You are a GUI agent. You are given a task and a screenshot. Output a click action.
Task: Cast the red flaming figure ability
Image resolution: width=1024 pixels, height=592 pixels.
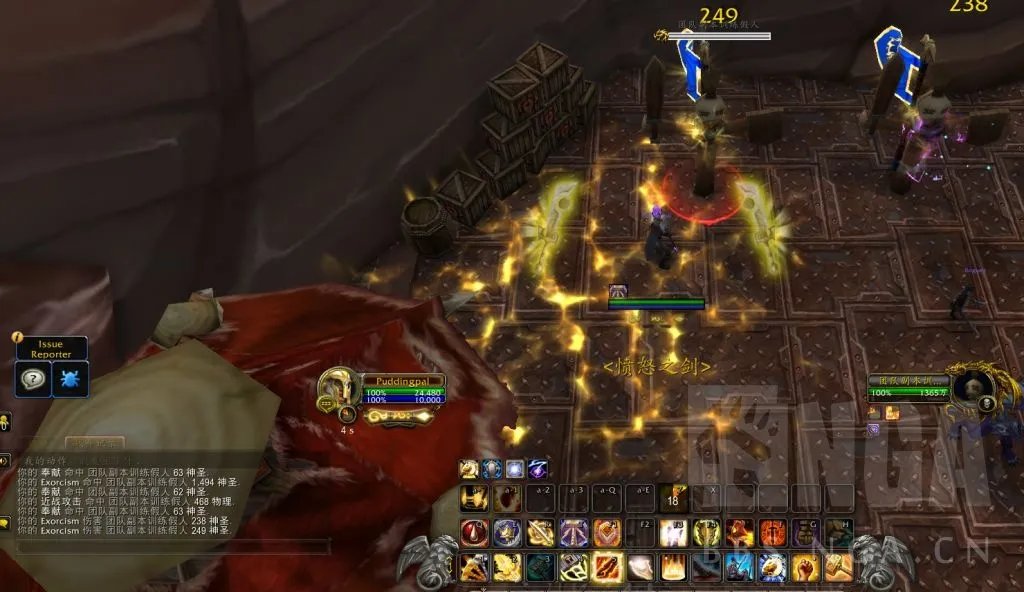[x=739, y=533]
